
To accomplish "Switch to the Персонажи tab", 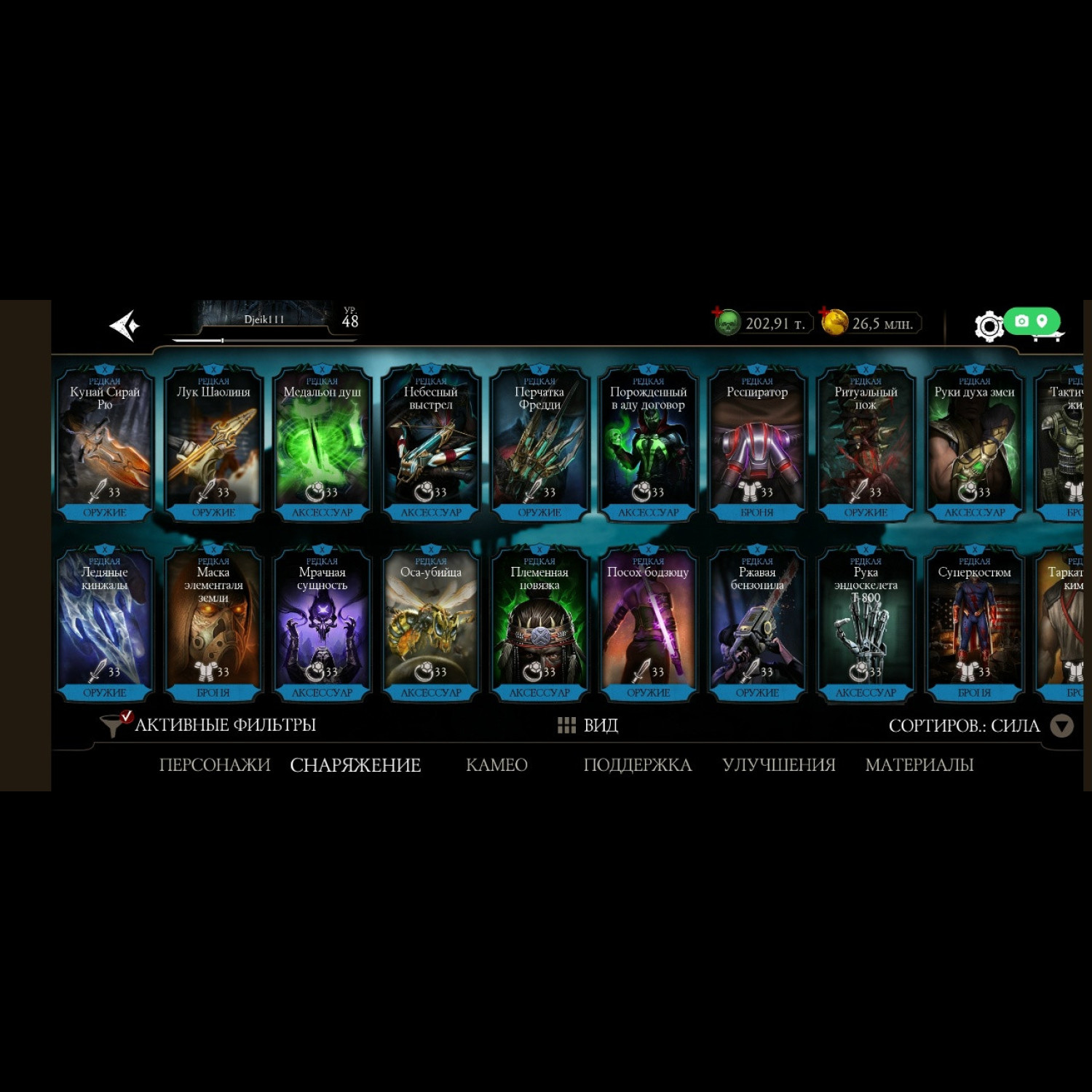I will point(214,765).
